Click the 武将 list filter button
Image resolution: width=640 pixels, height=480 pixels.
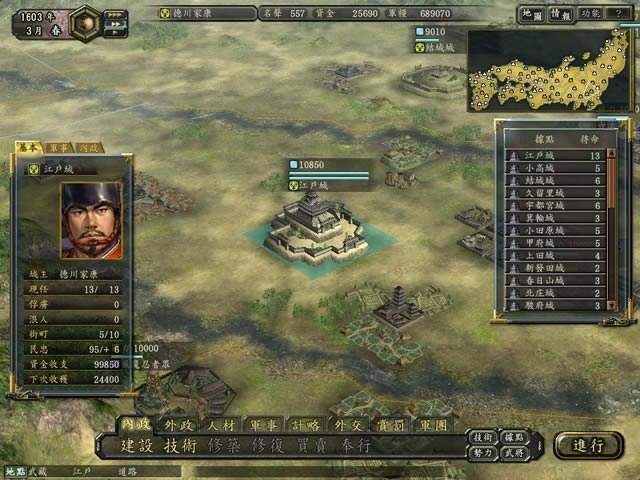pos(513,453)
